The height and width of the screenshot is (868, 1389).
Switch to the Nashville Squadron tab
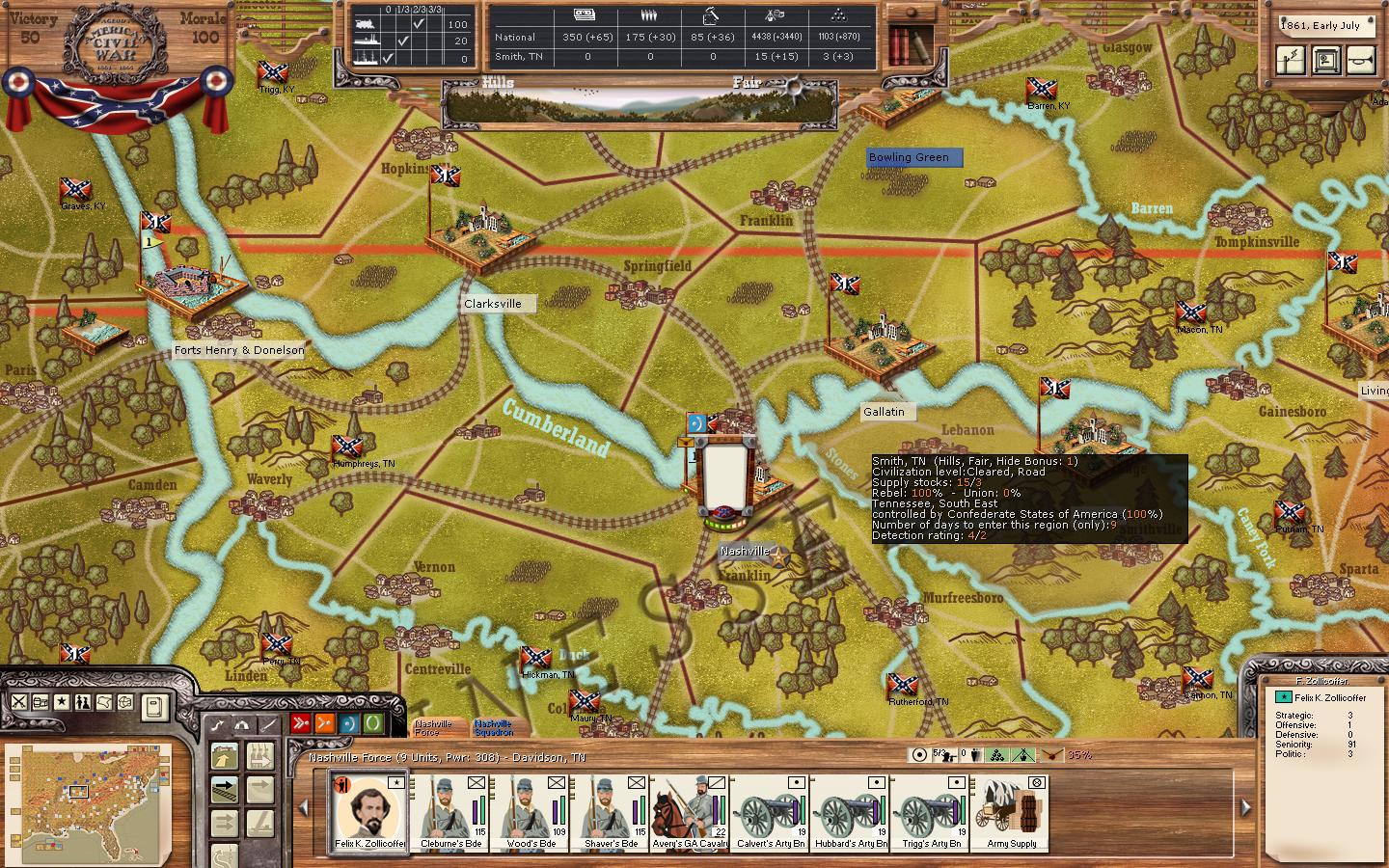(x=494, y=727)
